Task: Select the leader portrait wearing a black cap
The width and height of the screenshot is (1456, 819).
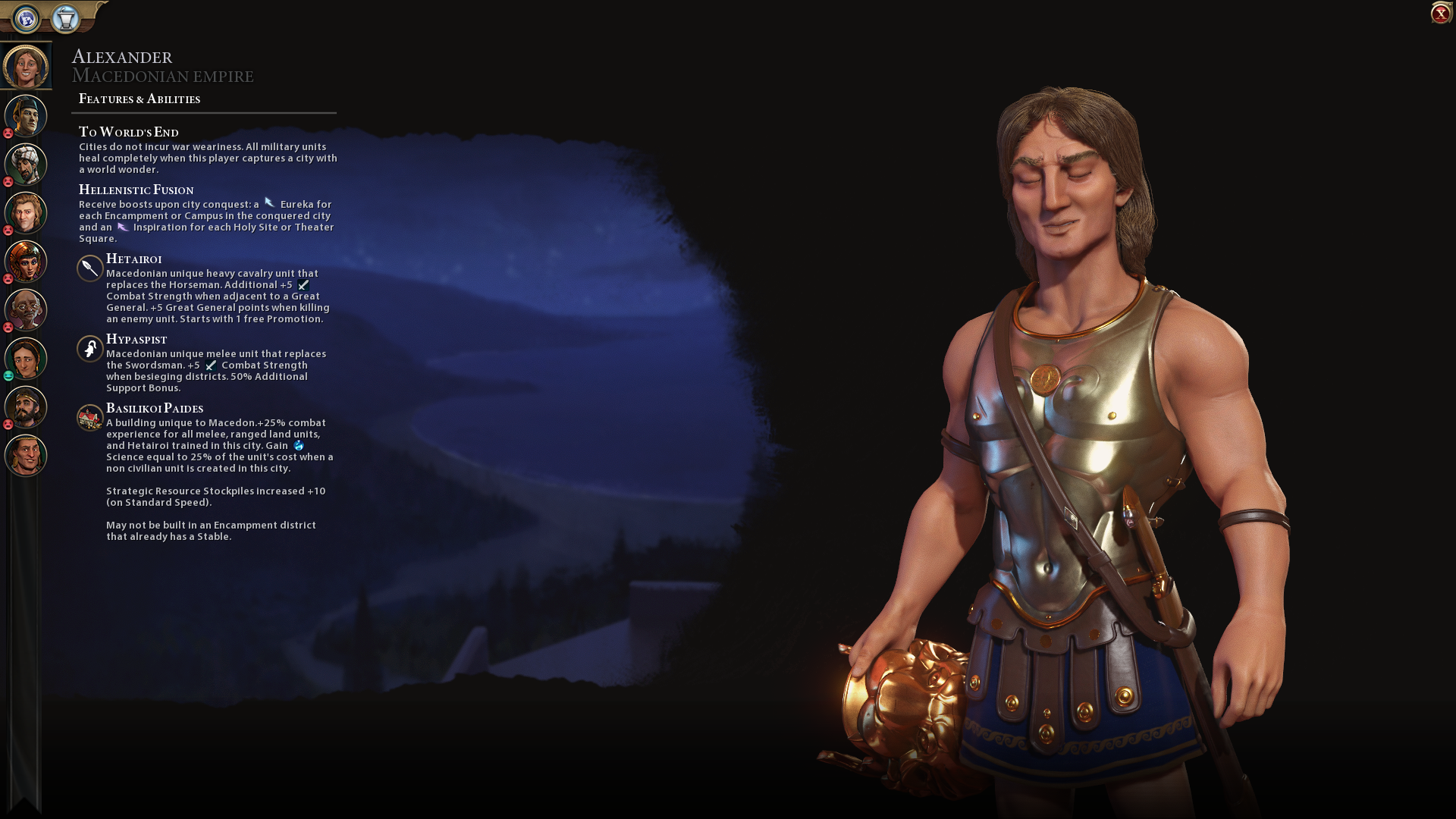Action: [26, 116]
